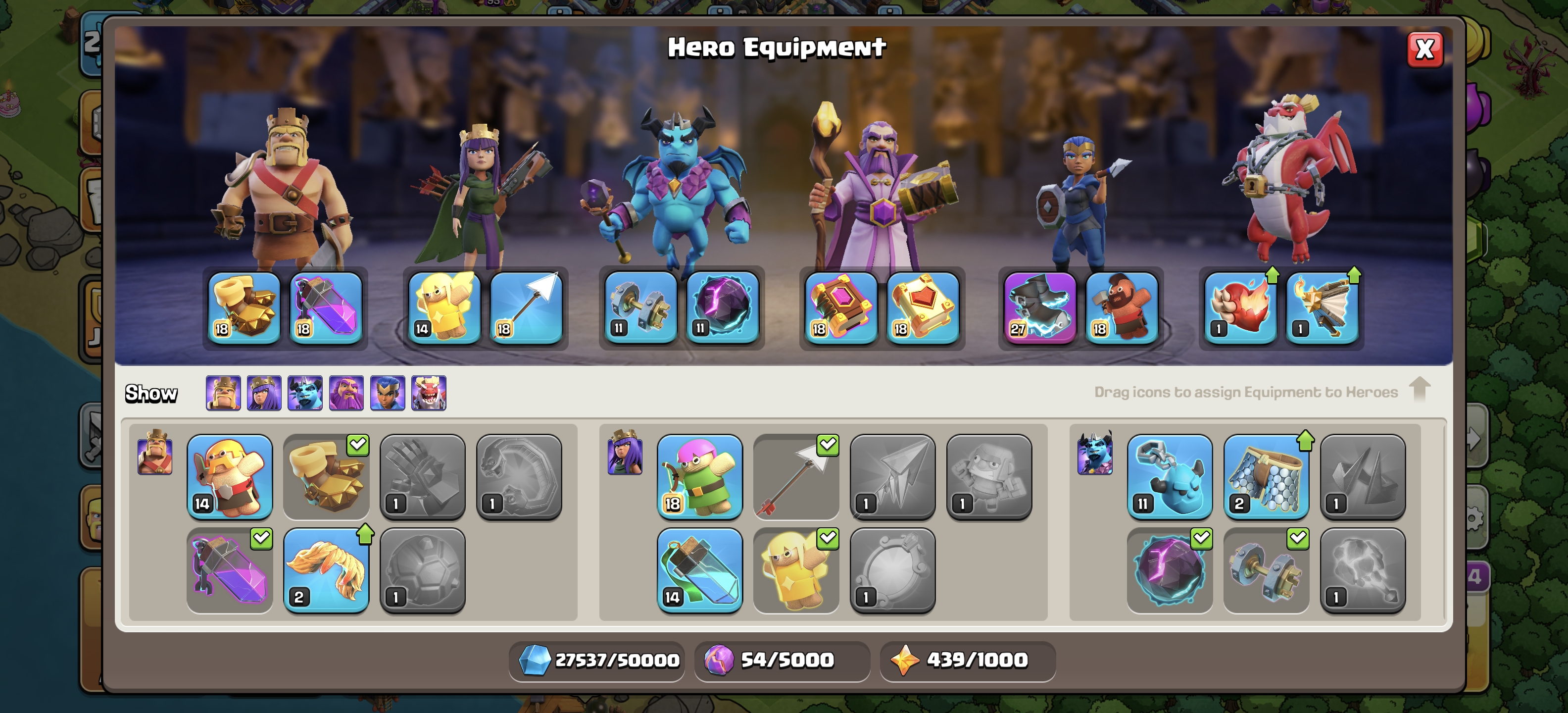This screenshot has width=1568, height=713.
Task: Select the Minion Prince's equipped Dark Orb
Action: click(723, 308)
